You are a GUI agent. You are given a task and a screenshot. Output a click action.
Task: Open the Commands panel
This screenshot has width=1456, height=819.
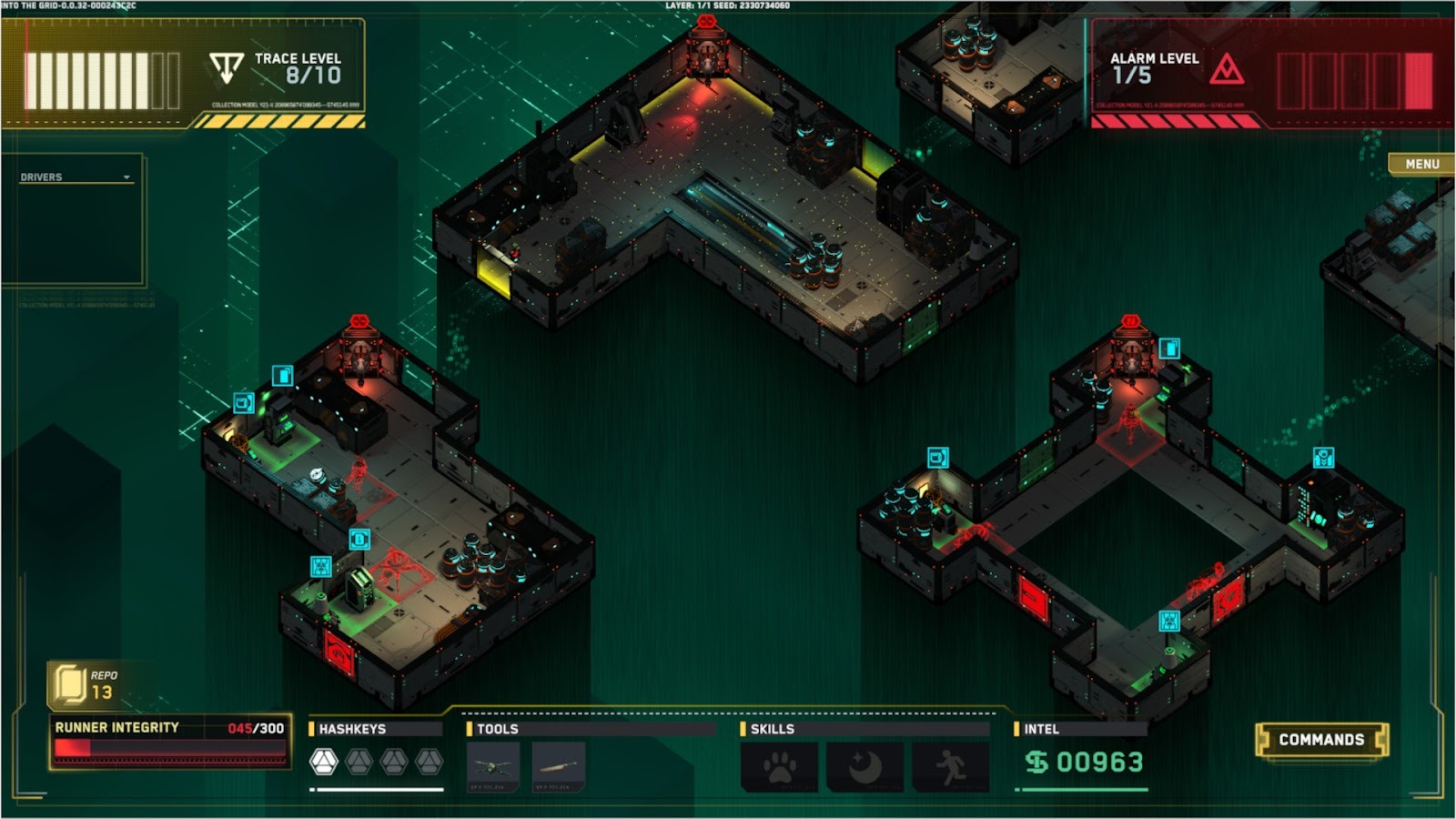tap(1321, 738)
